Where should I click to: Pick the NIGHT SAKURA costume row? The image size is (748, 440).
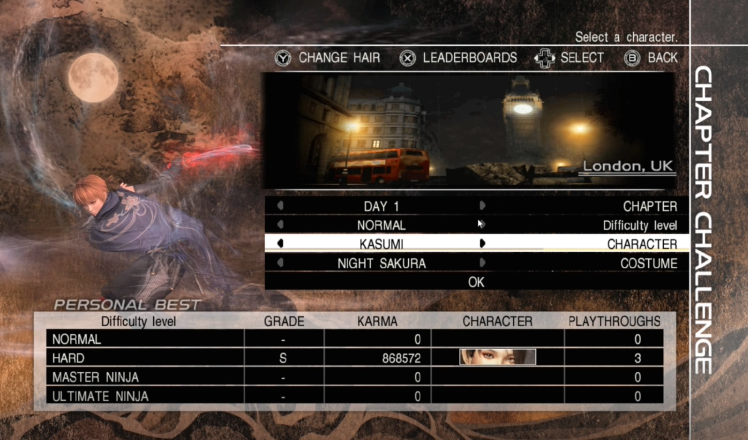pyautogui.click(x=380, y=263)
